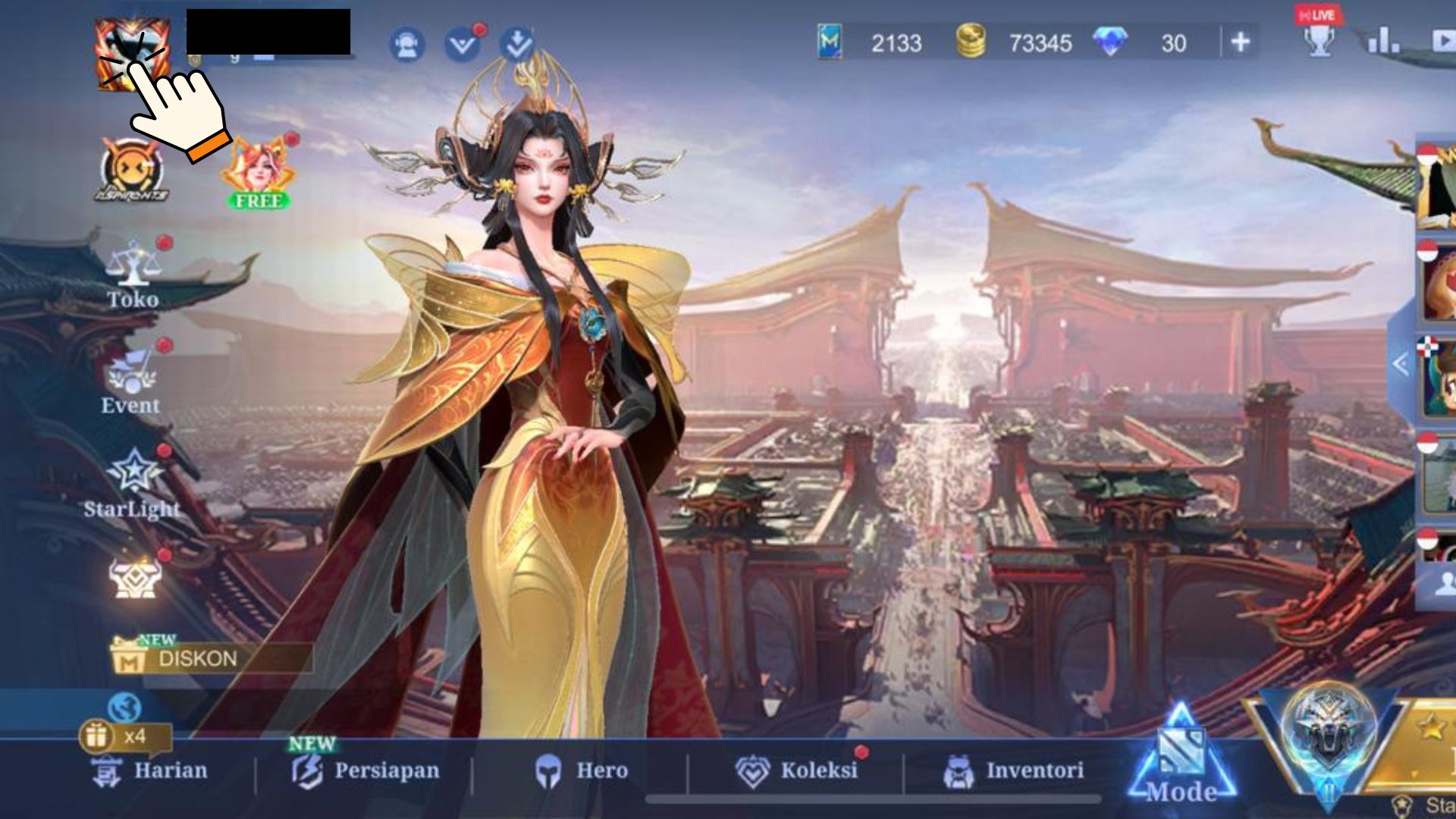1456x819 pixels.
Task: Open the player profile avatar
Action: tap(130, 55)
